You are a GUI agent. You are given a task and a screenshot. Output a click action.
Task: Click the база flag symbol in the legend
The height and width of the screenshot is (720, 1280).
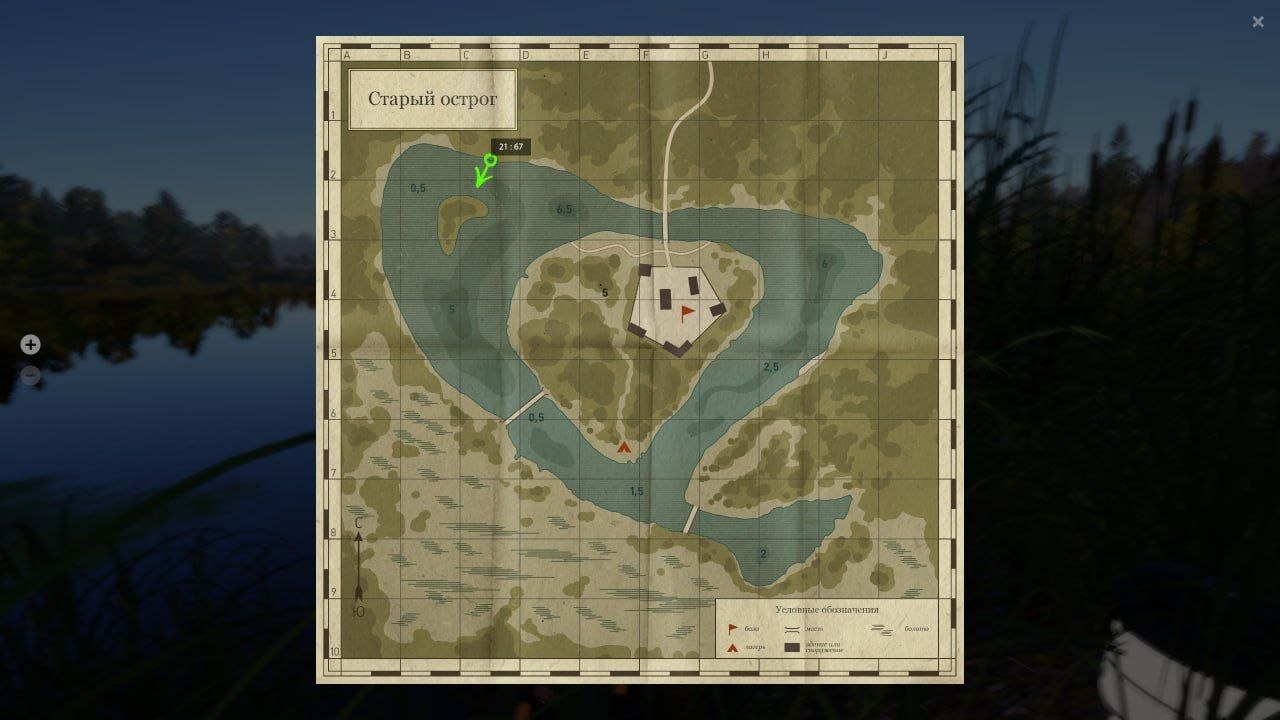pyautogui.click(x=731, y=628)
